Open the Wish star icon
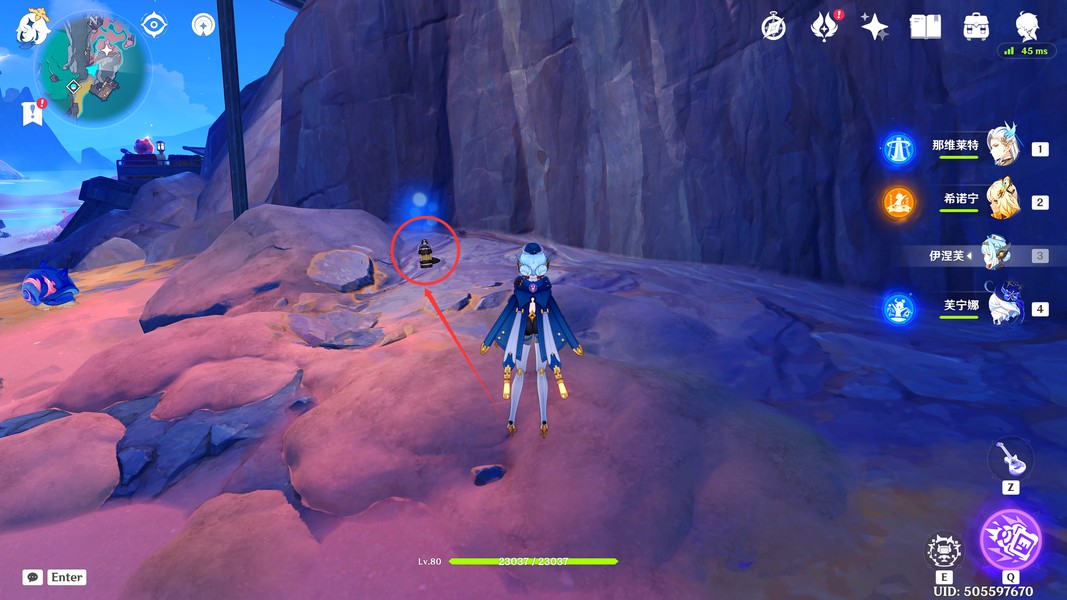This screenshot has width=1067, height=600. pyautogui.click(x=874, y=27)
